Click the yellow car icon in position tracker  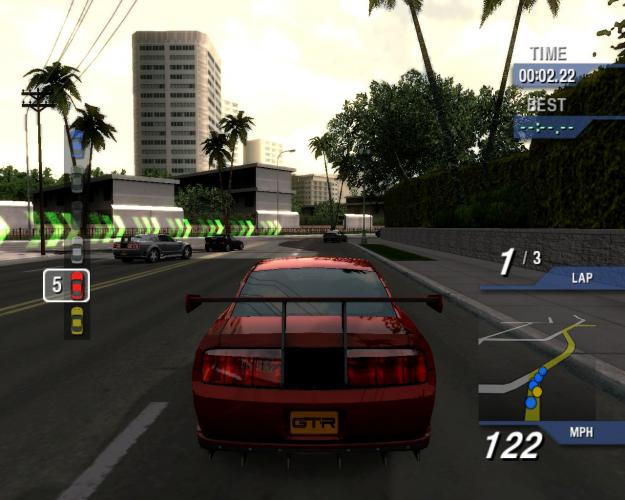[77, 320]
